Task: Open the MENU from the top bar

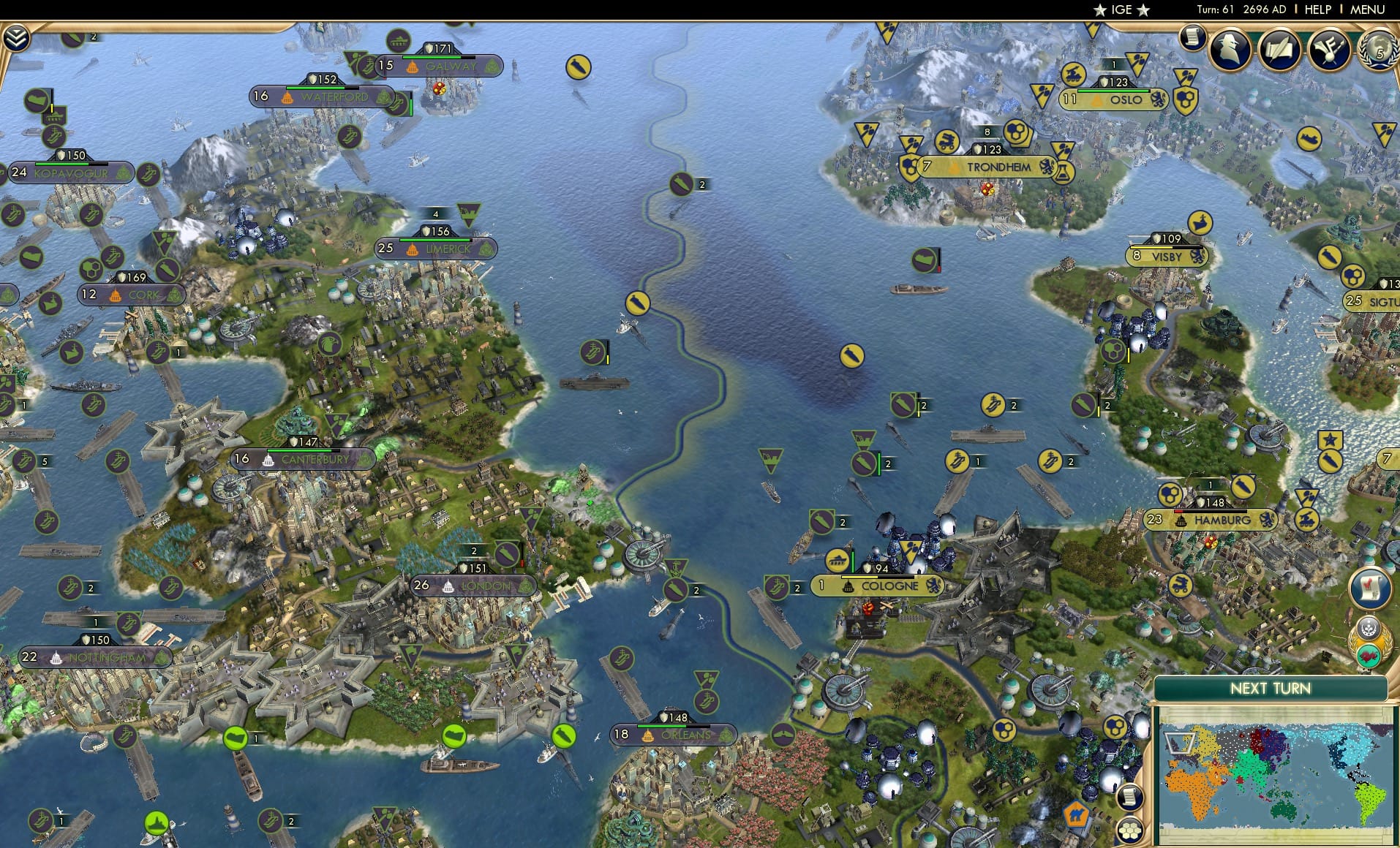Action: pyautogui.click(x=1369, y=10)
